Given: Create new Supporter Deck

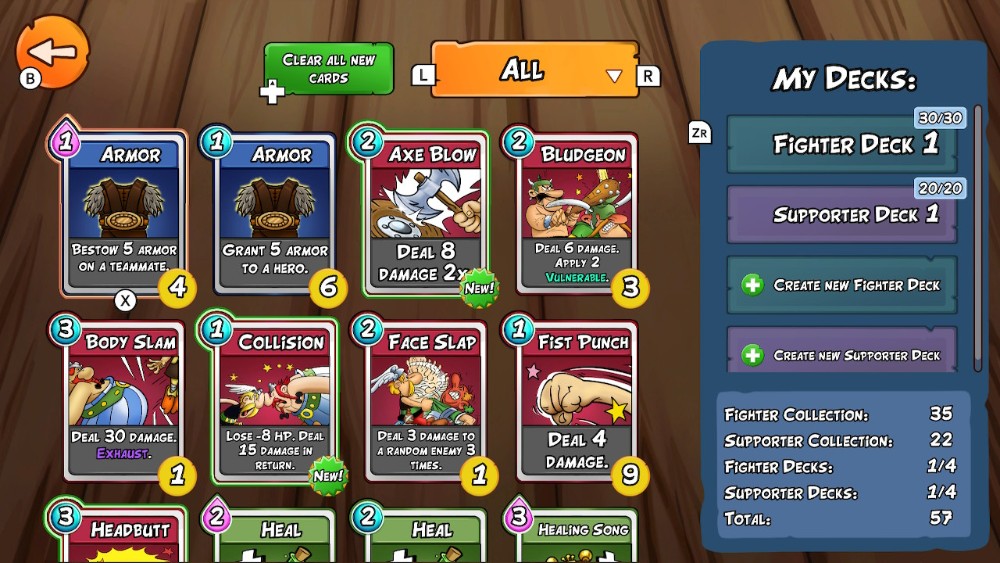Looking at the screenshot, I should 842,354.
